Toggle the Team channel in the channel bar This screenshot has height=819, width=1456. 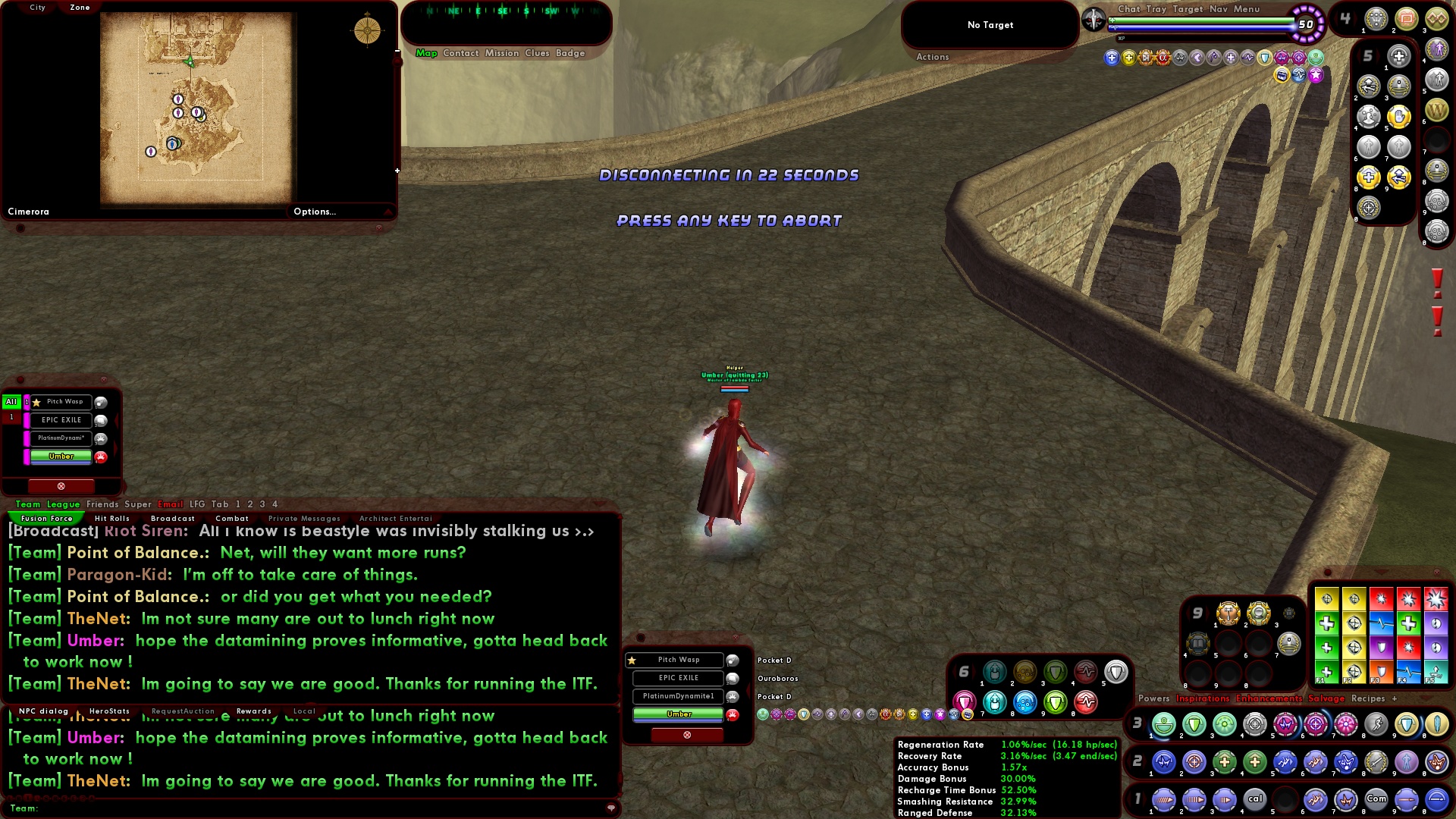click(28, 504)
